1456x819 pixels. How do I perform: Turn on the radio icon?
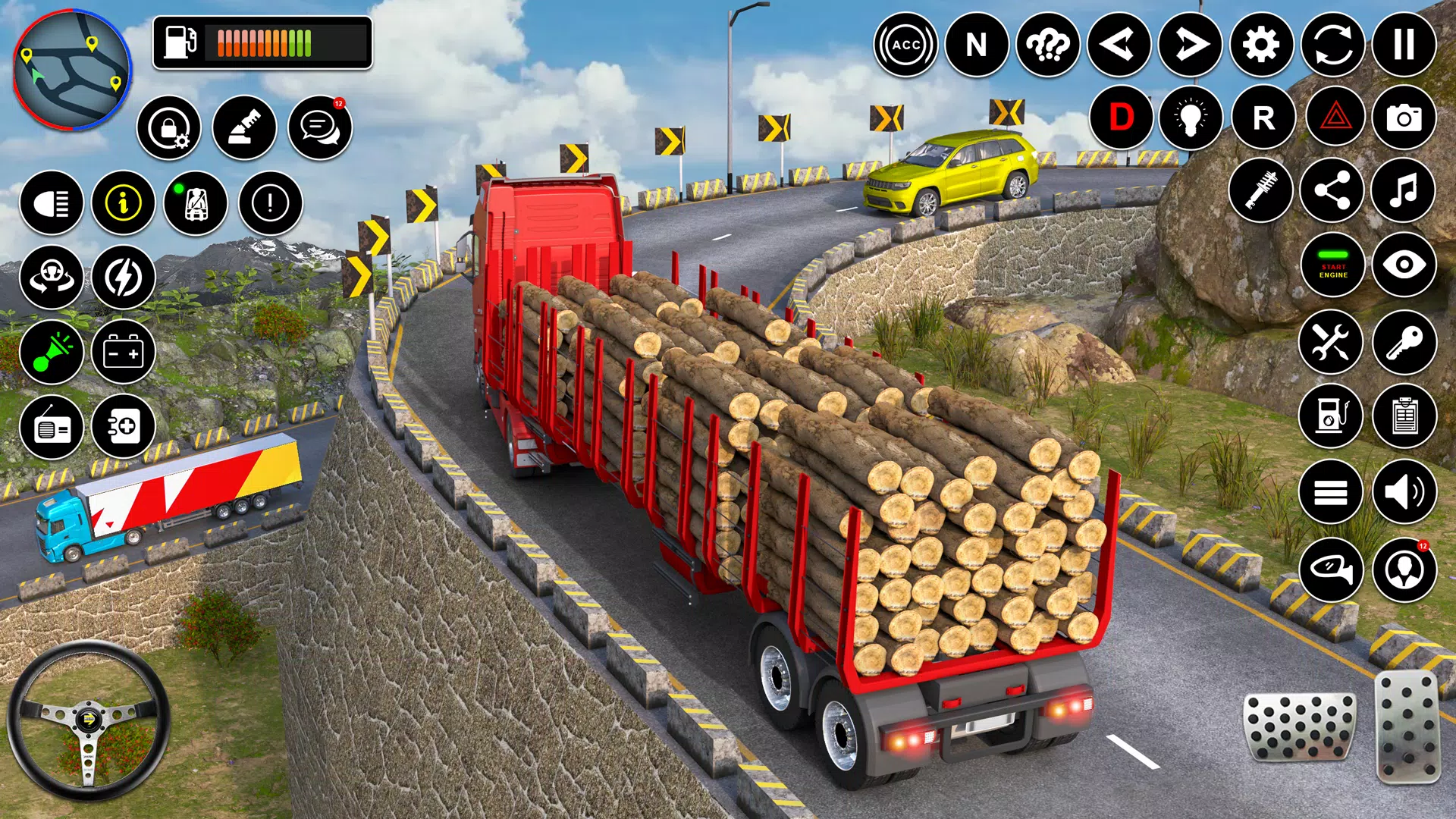(52, 427)
